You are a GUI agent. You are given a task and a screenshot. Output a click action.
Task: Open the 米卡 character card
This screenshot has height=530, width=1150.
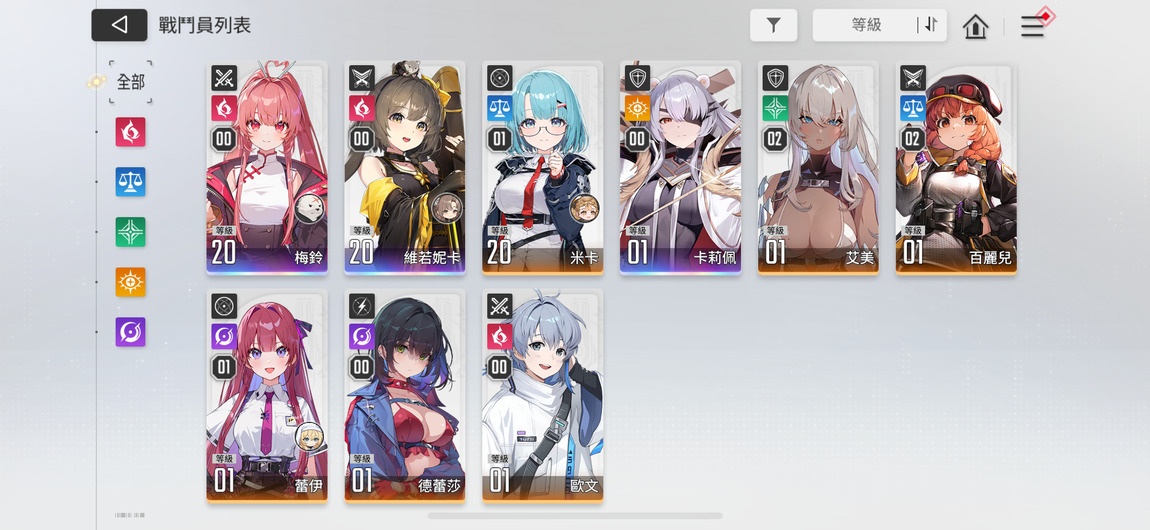[x=543, y=168]
